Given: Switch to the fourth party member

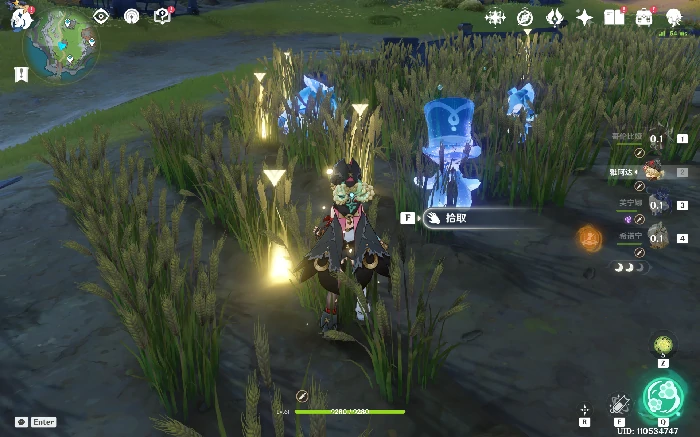Looking at the screenshot, I should click(x=657, y=238).
